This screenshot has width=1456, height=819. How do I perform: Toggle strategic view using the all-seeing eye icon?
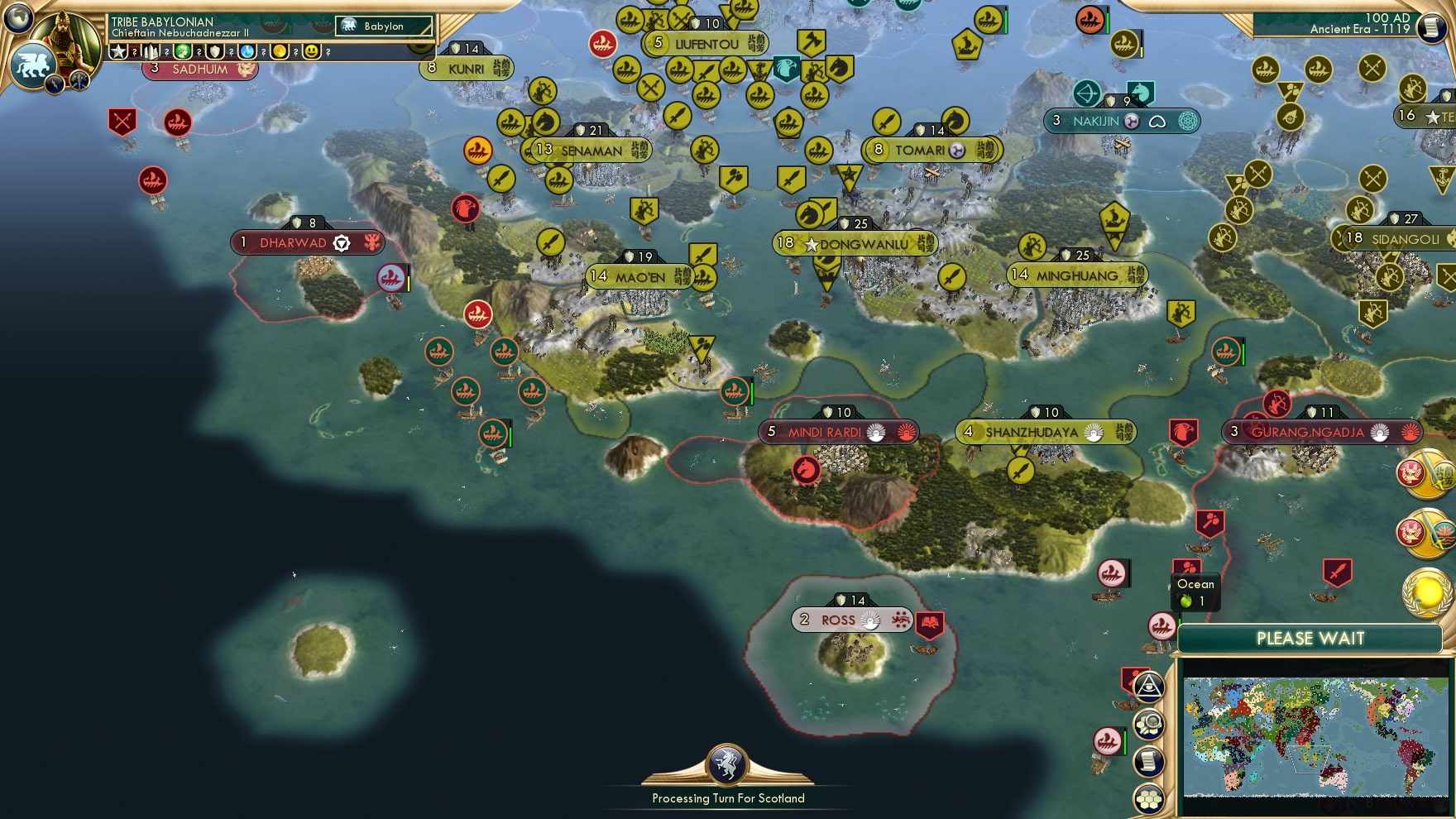[x=1152, y=686]
